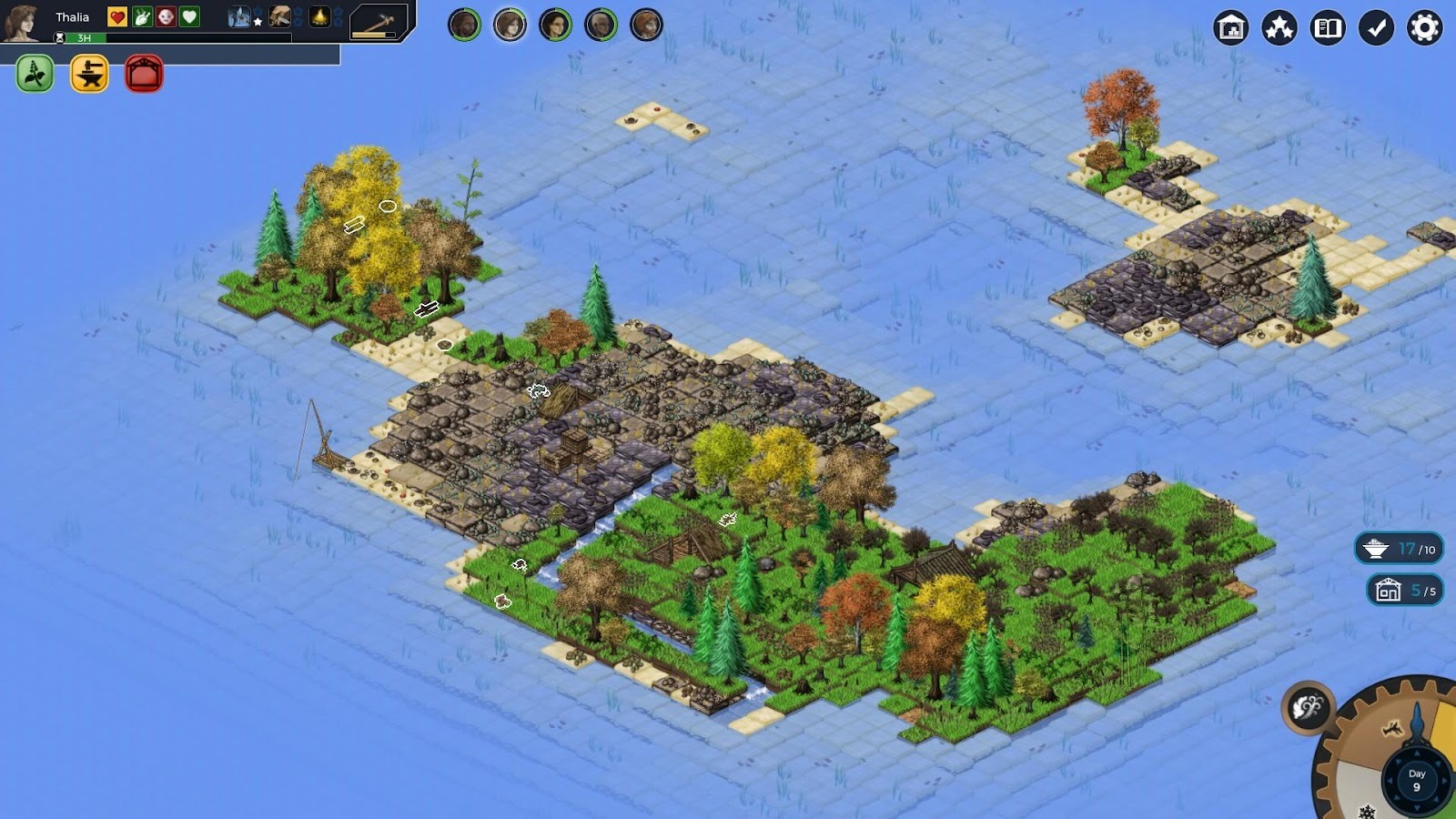This screenshot has width=1456, height=819.
Task: Select the white-haired elder survivor portrait
Action: [601, 25]
